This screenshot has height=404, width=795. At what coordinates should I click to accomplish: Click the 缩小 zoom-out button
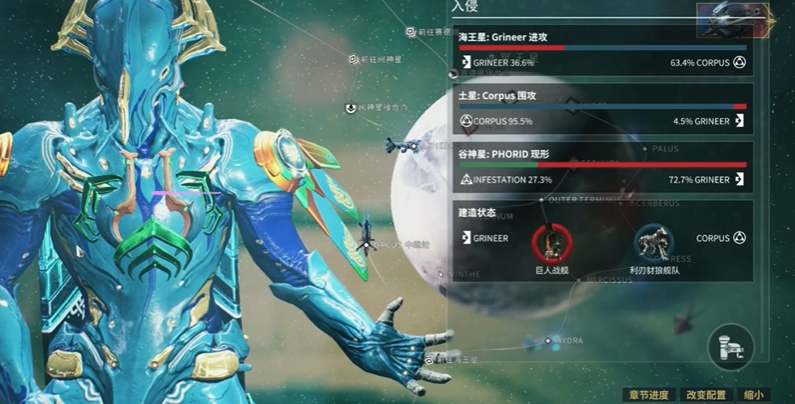pyautogui.click(x=753, y=395)
